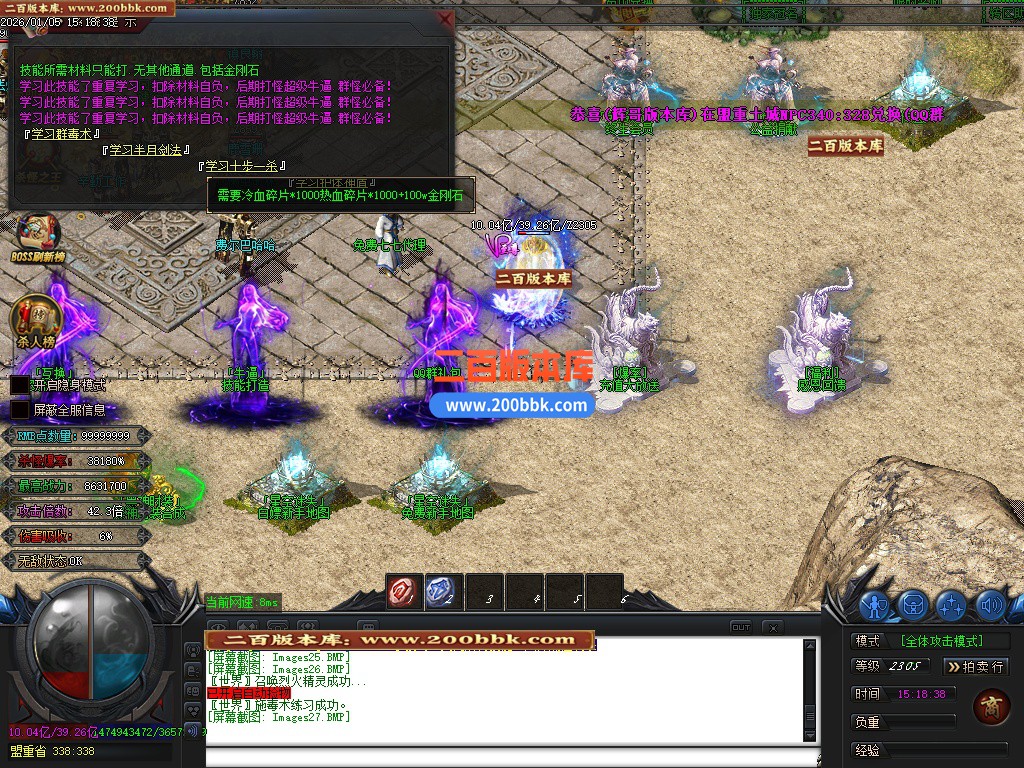Toggle the 屏蔽全服信息 checkbox

(x=20, y=410)
